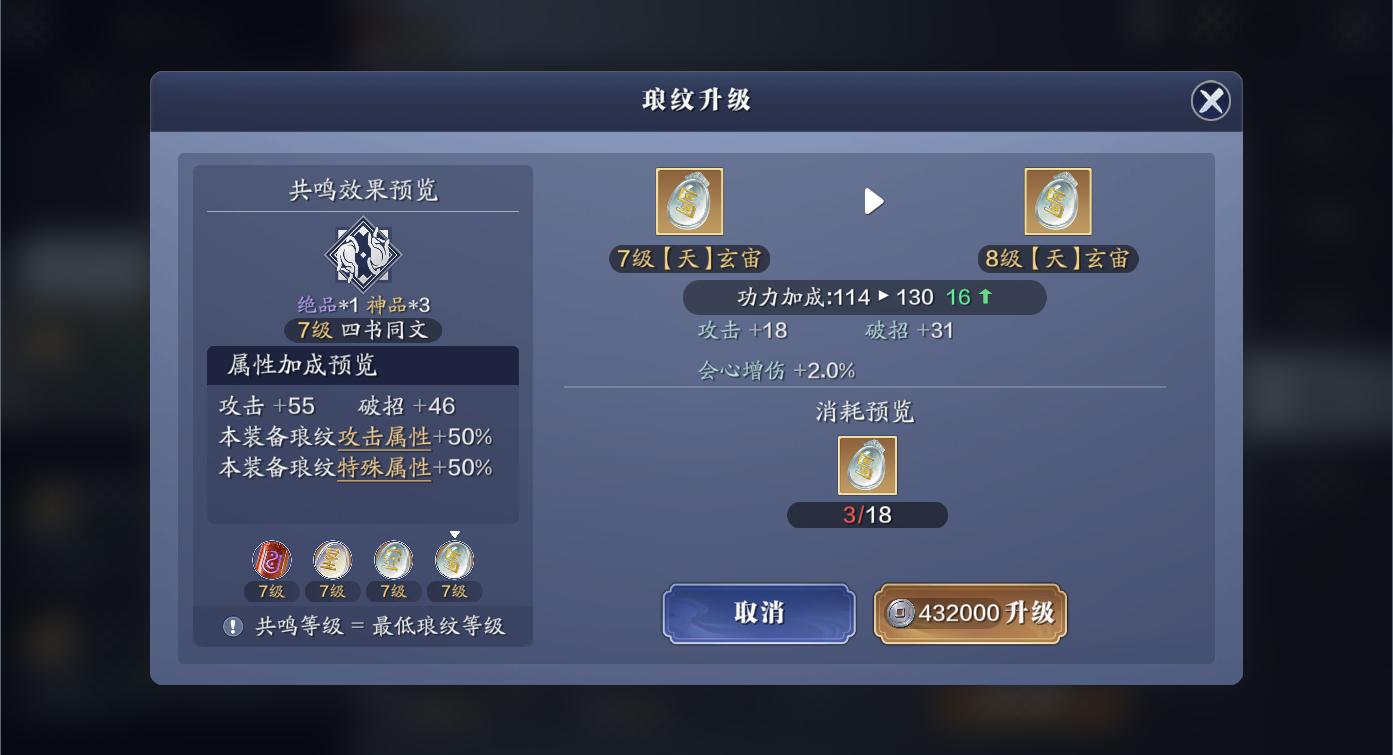Click the white arrow between the two medals
1393x755 pixels.
click(874, 201)
